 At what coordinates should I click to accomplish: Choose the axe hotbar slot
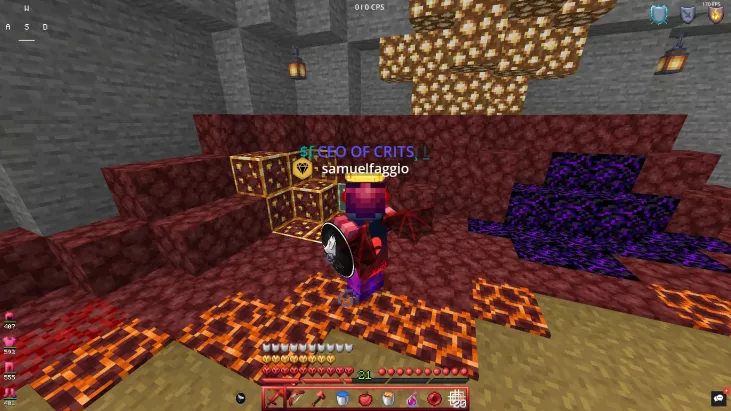[320, 398]
